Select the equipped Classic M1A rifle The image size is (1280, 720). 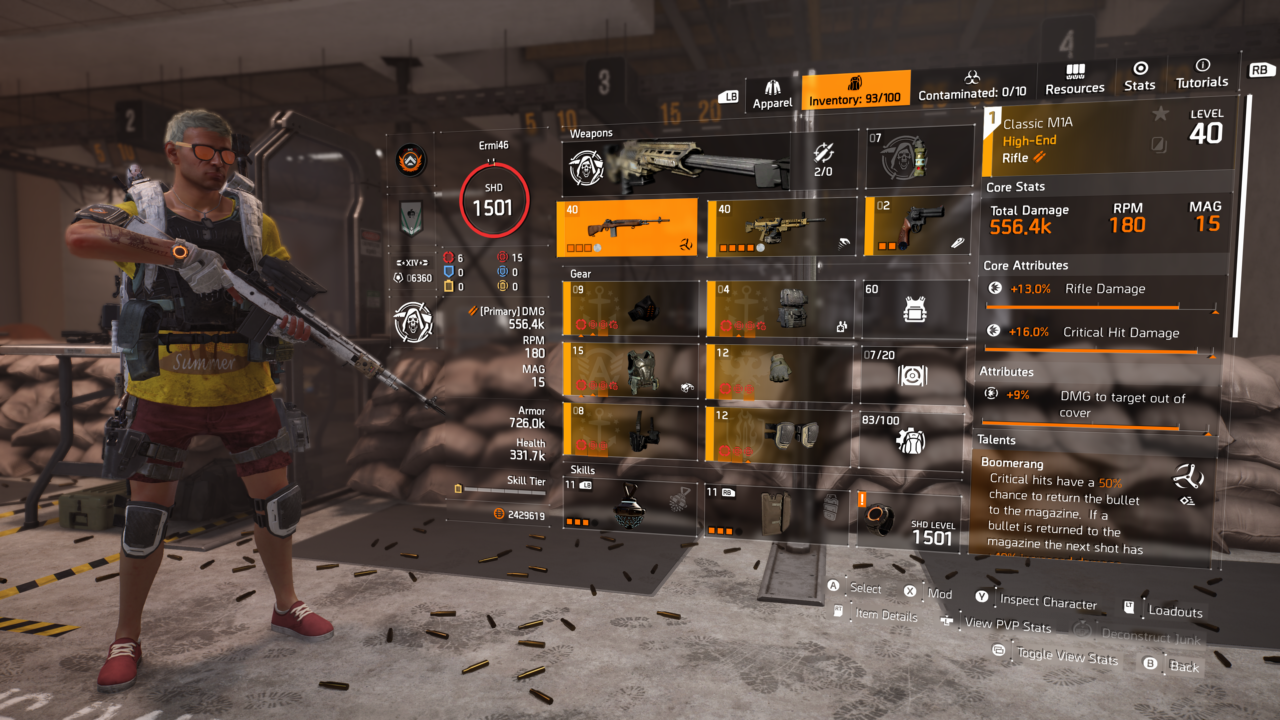pyautogui.click(x=627, y=227)
